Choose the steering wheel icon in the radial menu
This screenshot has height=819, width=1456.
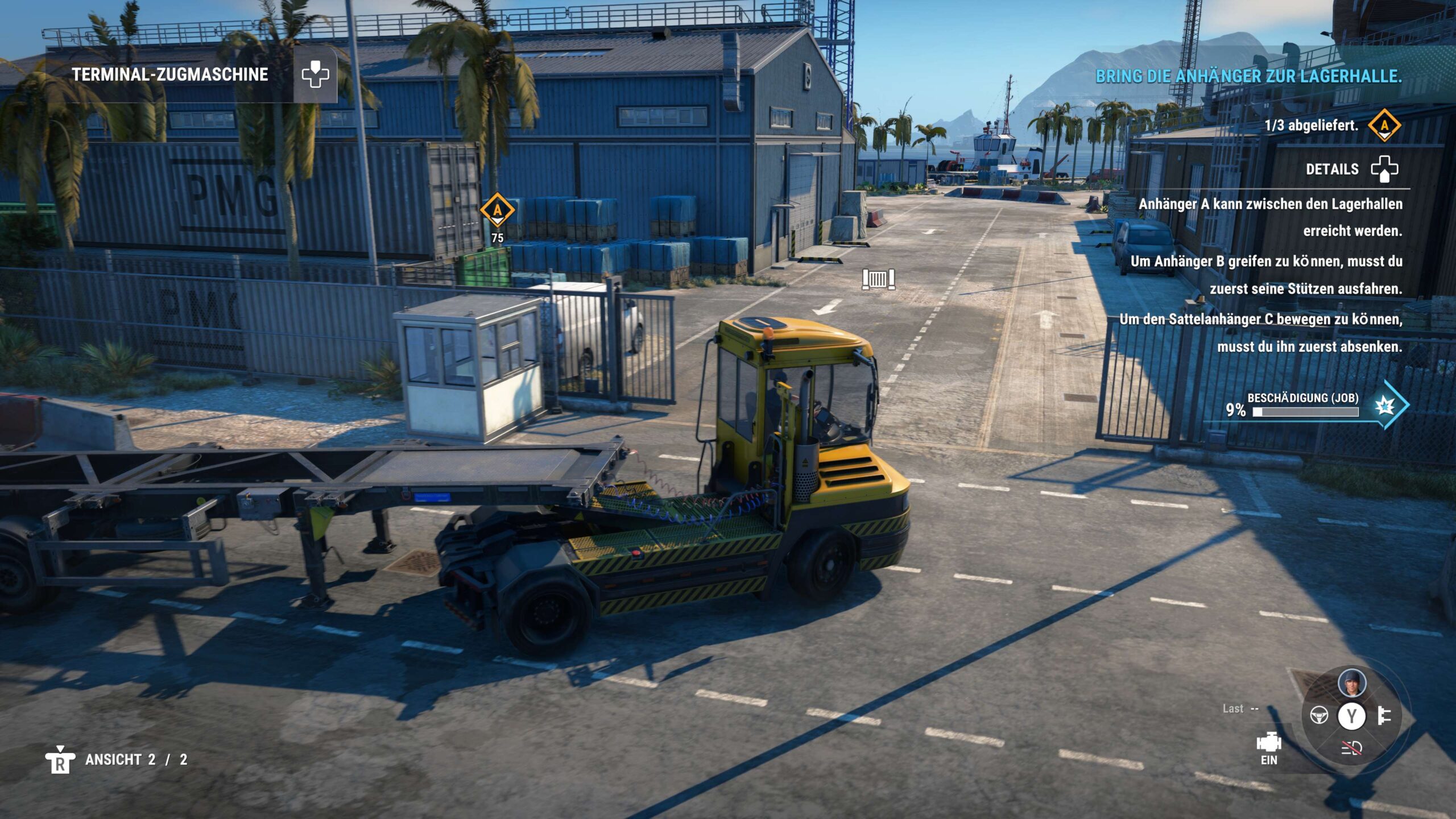[1319, 715]
